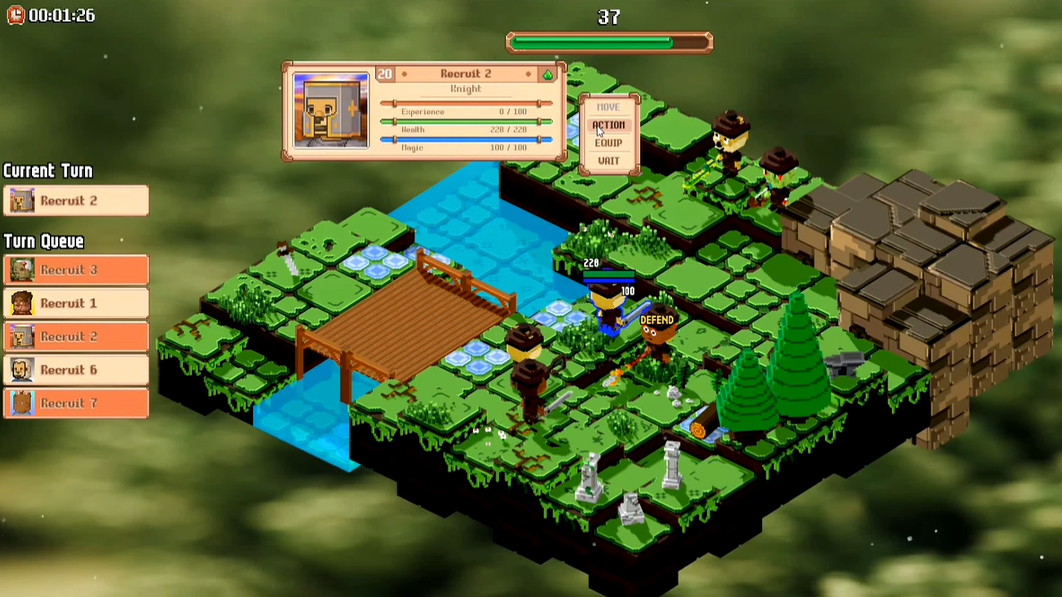Click the green gem icon on the unit panel
1062x597 pixels.
click(548, 74)
